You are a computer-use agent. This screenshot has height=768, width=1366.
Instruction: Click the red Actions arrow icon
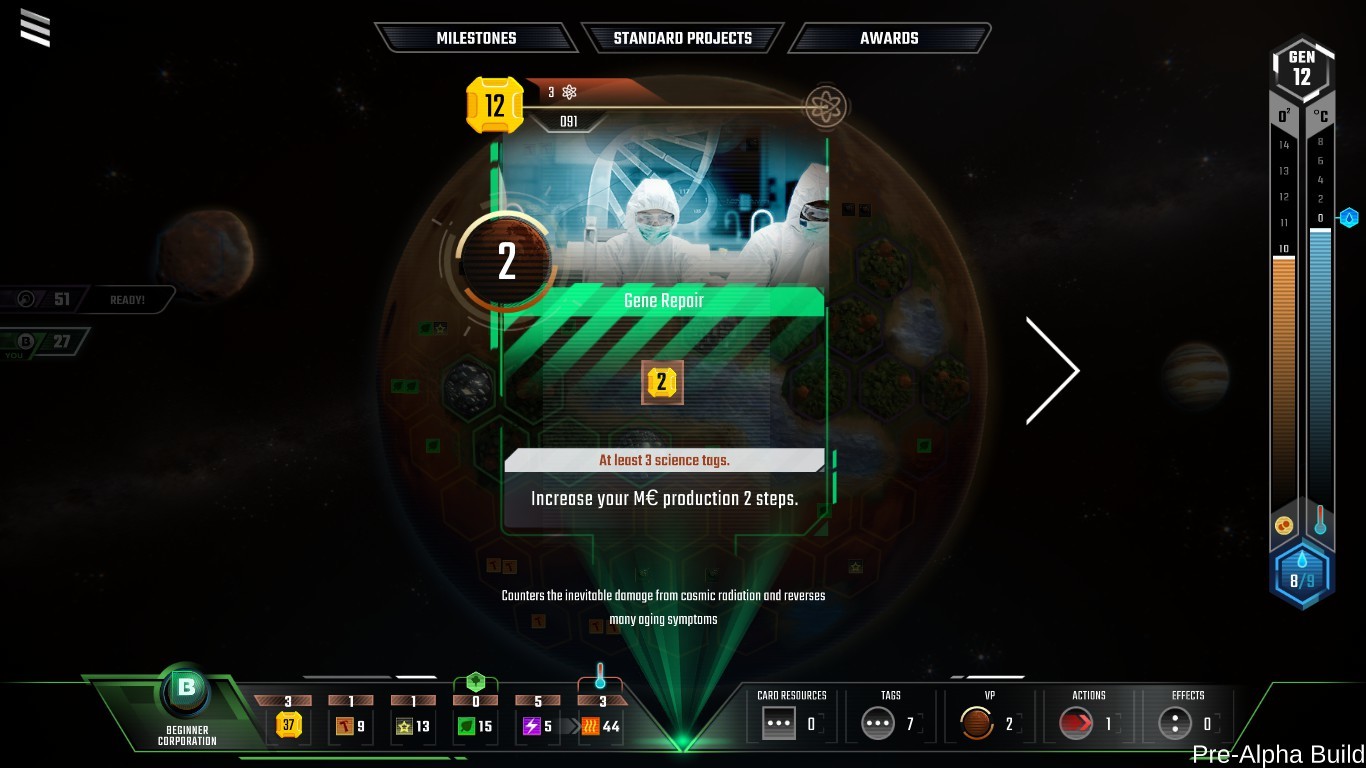pos(1078,722)
